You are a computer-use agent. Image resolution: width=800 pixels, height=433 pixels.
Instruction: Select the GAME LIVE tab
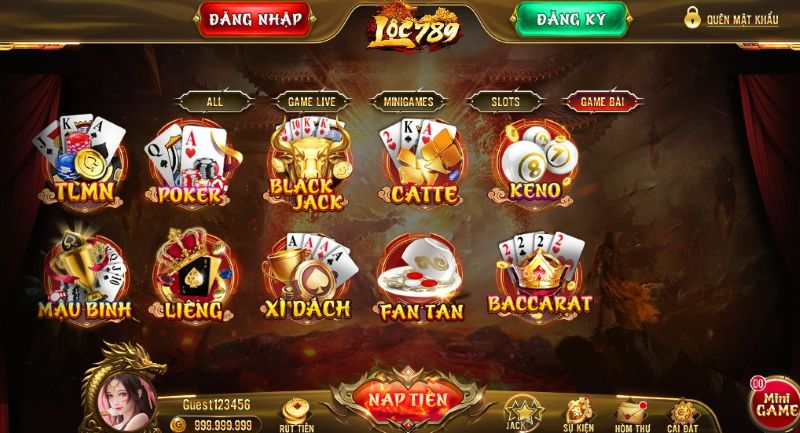(x=311, y=101)
